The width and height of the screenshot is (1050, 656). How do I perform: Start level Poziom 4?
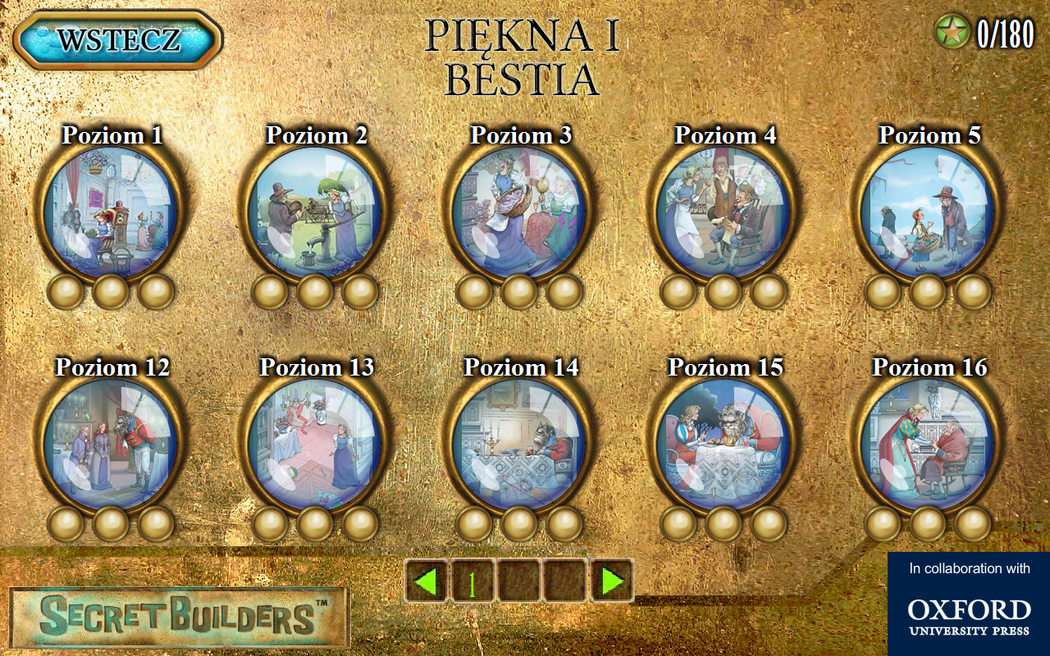tap(723, 212)
